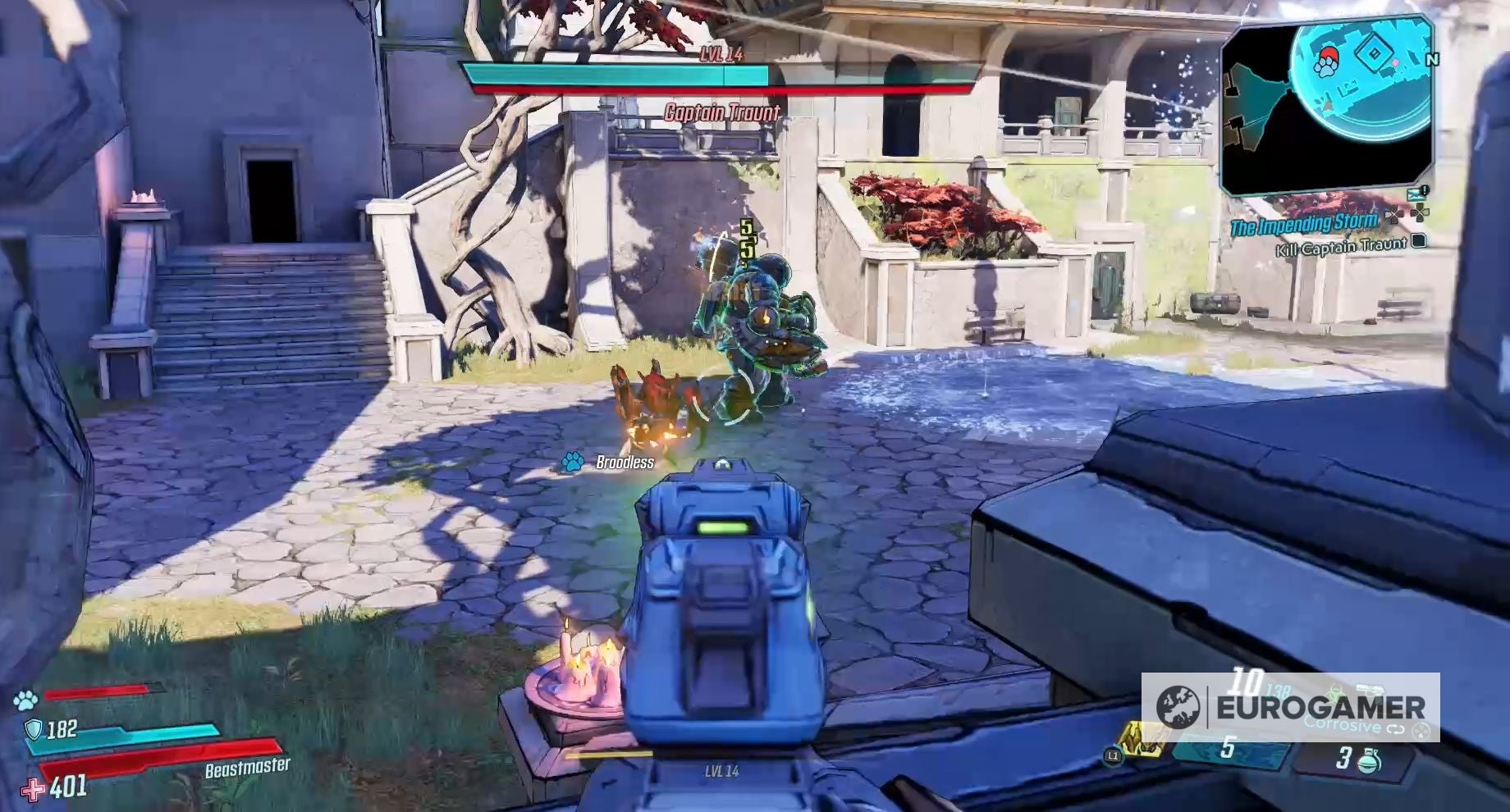
Task: Select the paw marker on the minimap
Action: click(1326, 66)
